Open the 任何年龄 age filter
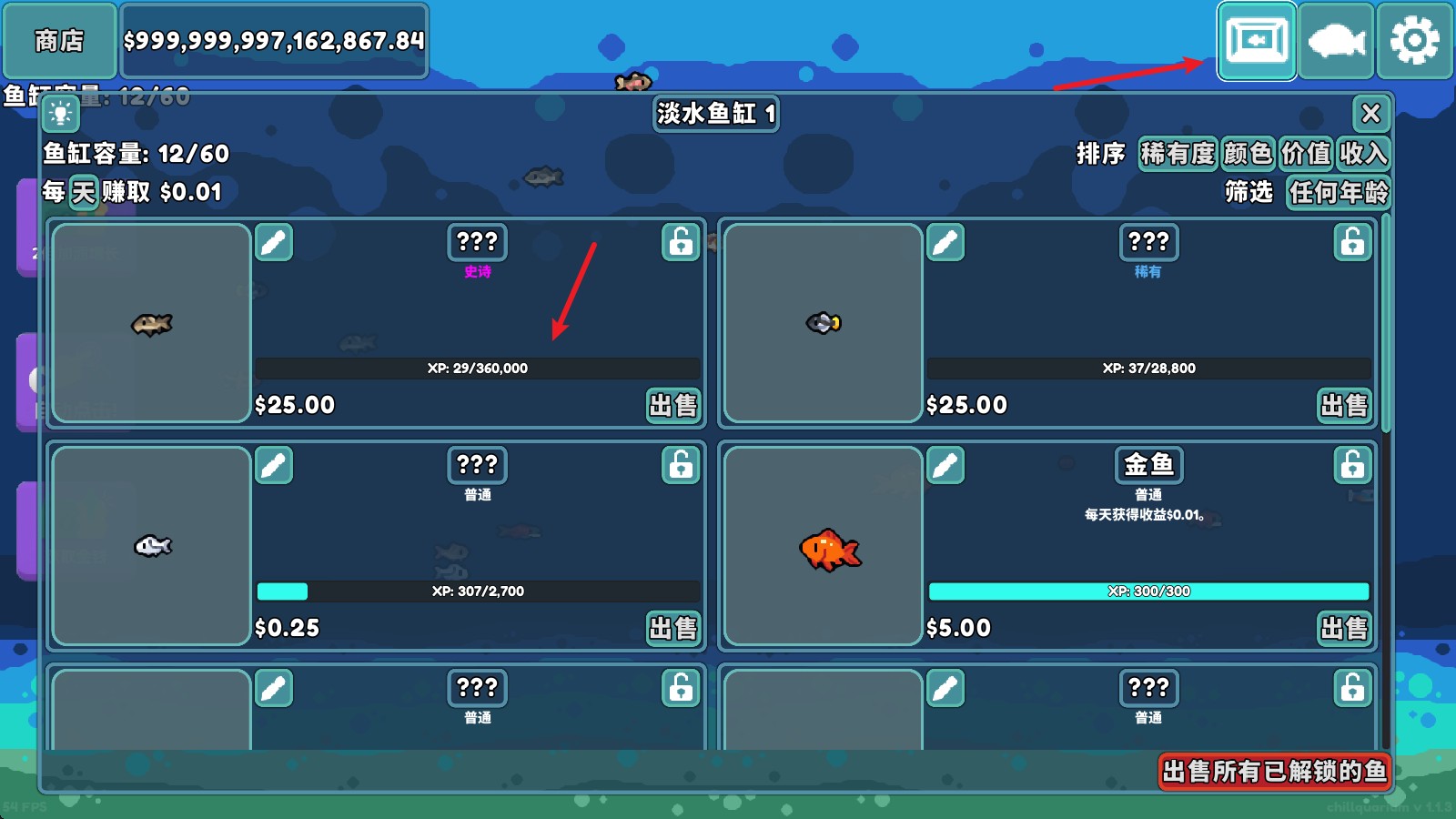The image size is (1456, 819). tap(1338, 193)
